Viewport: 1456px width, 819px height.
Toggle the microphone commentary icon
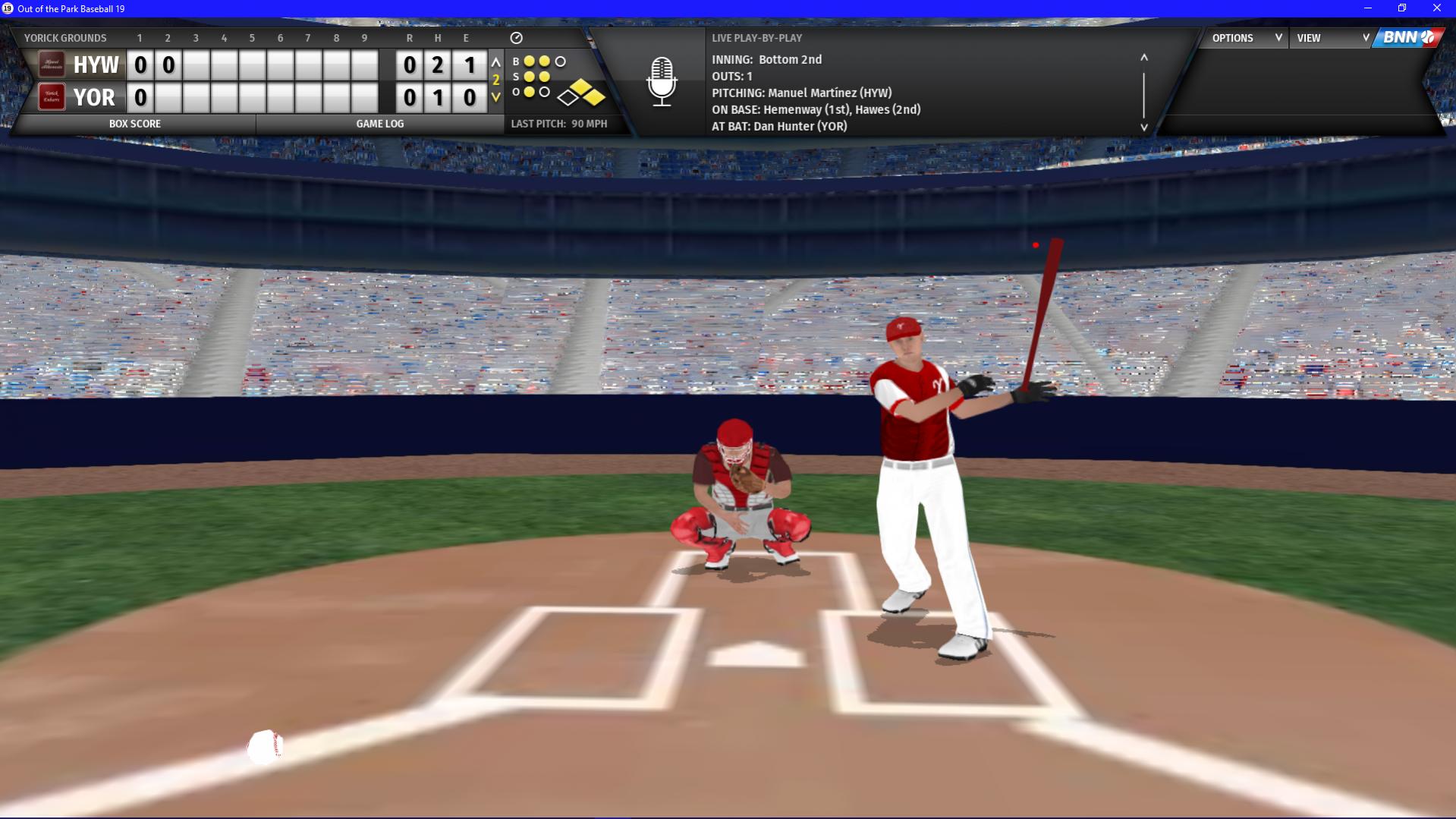click(662, 82)
